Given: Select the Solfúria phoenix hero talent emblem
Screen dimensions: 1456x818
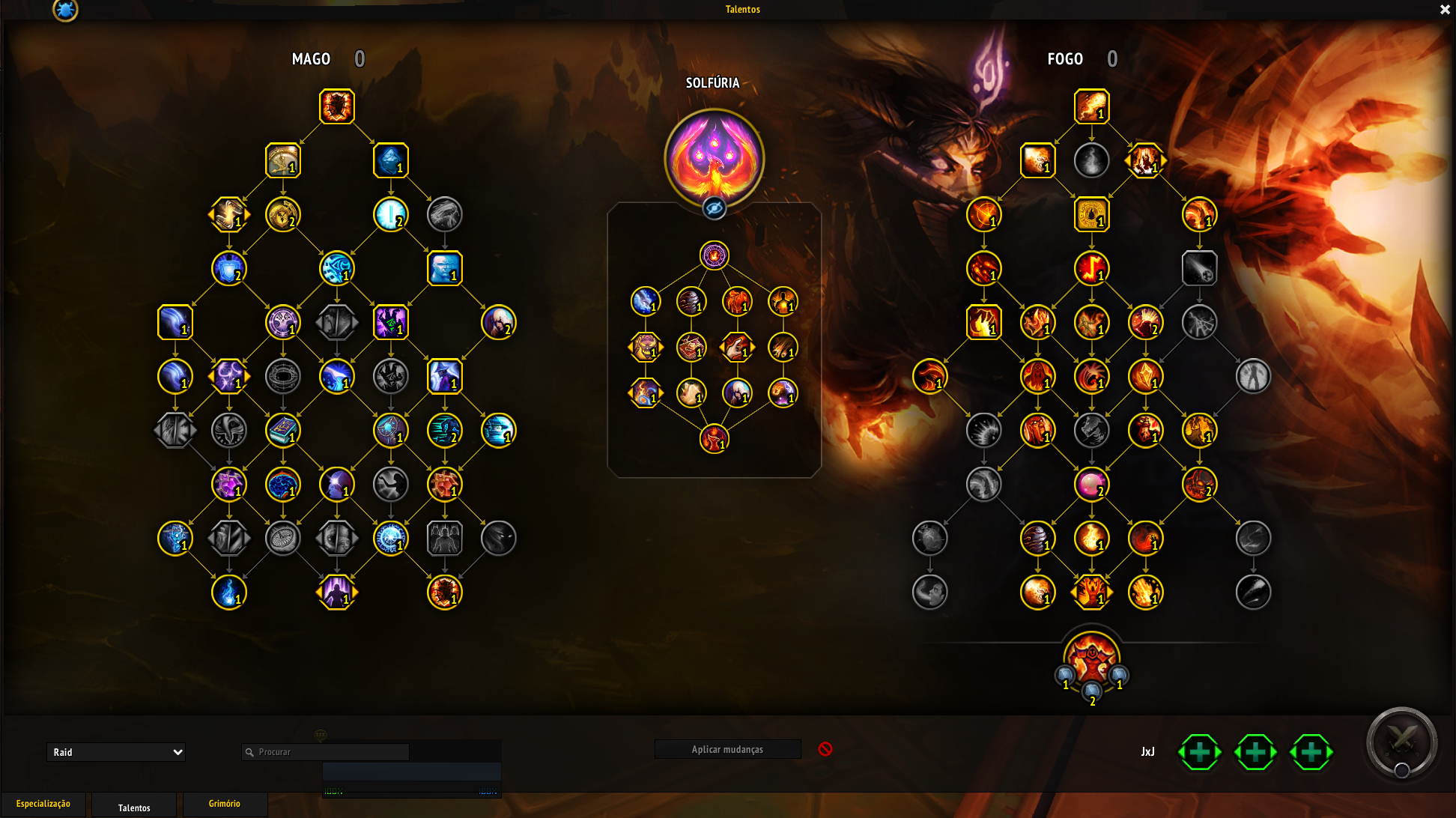Looking at the screenshot, I should 714,157.
